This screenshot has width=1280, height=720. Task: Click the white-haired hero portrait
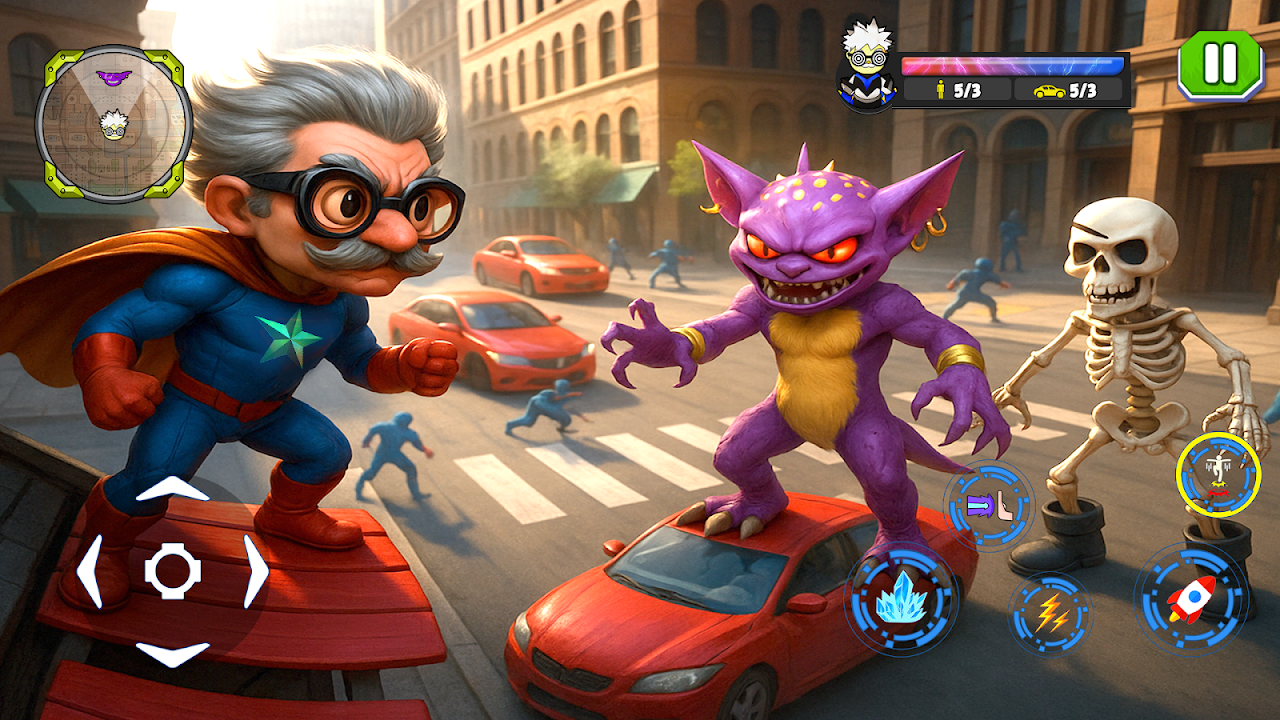[x=866, y=62]
